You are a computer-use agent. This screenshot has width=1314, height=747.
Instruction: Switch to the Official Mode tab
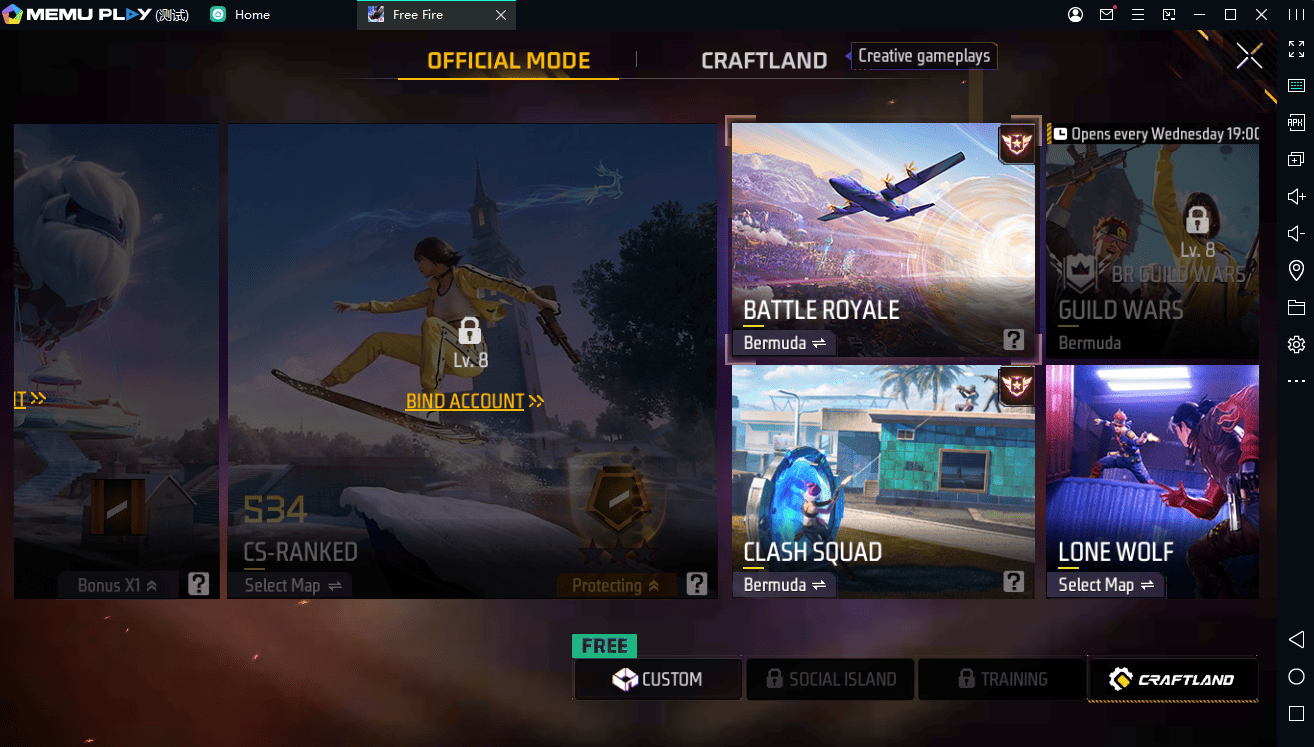pos(508,61)
